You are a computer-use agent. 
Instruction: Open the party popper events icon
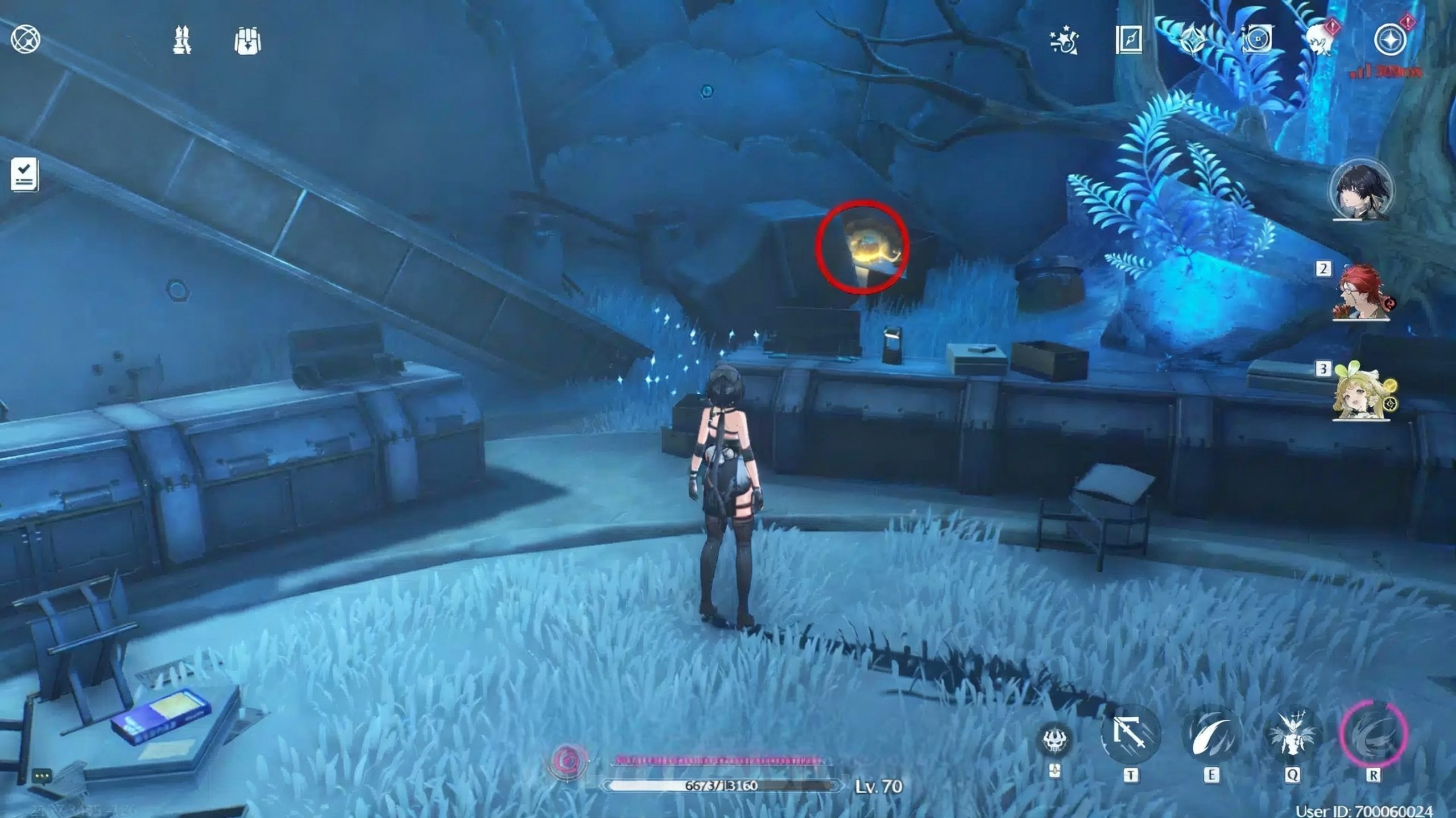pyautogui.click(x=1064, y=41)
